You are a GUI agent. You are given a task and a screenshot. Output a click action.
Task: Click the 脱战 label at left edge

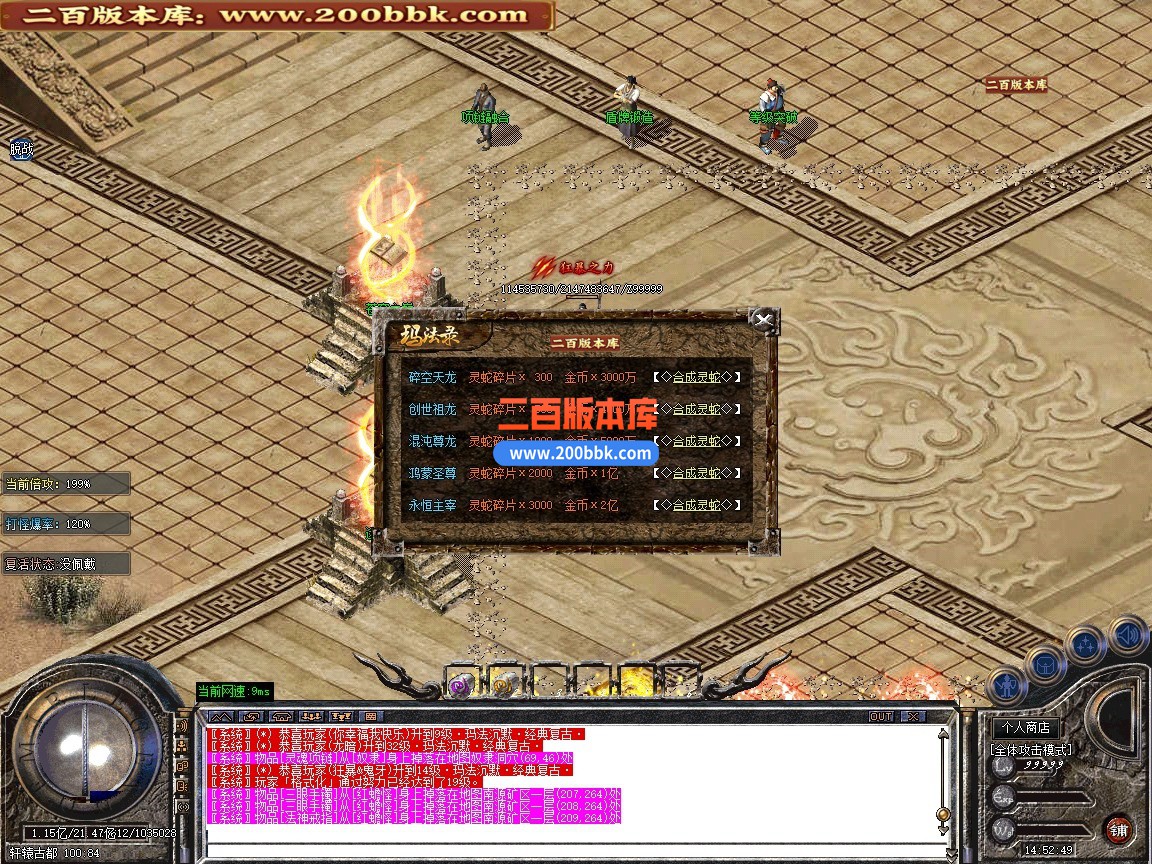tap(21, 150)
